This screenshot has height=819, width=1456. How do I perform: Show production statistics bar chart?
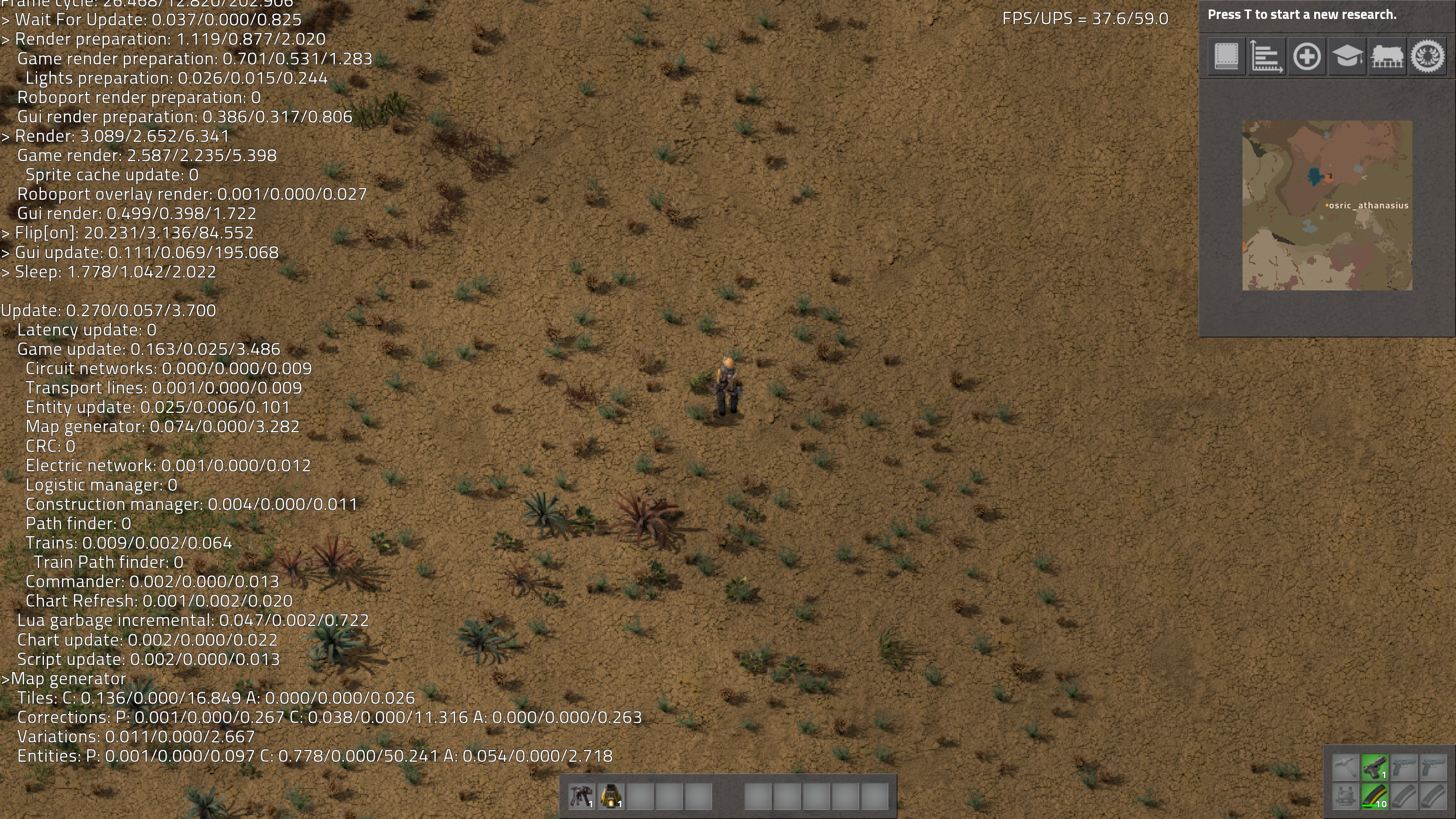(1266, 56)
